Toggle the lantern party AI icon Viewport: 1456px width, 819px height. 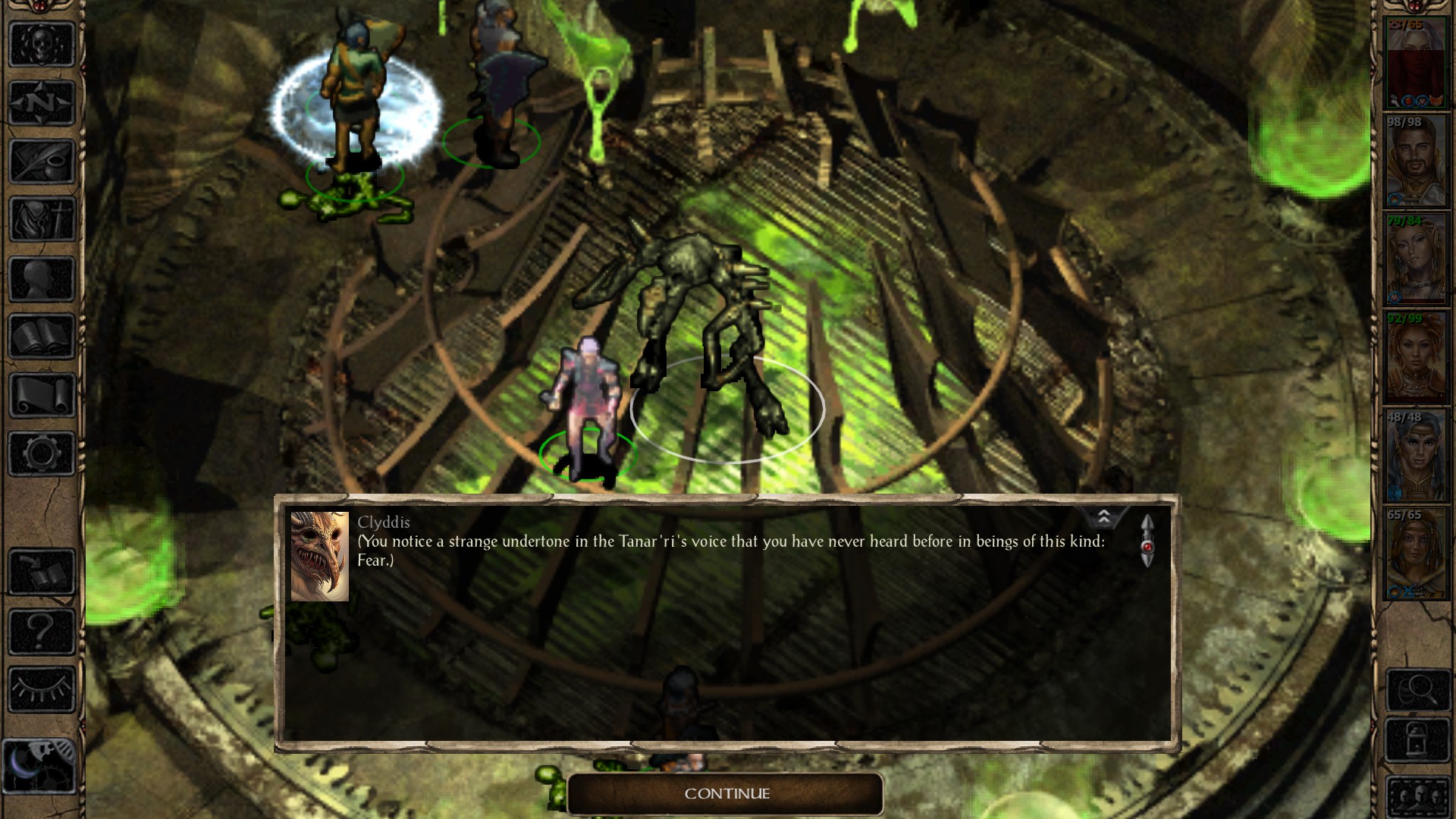click(x=1417, y=738)
